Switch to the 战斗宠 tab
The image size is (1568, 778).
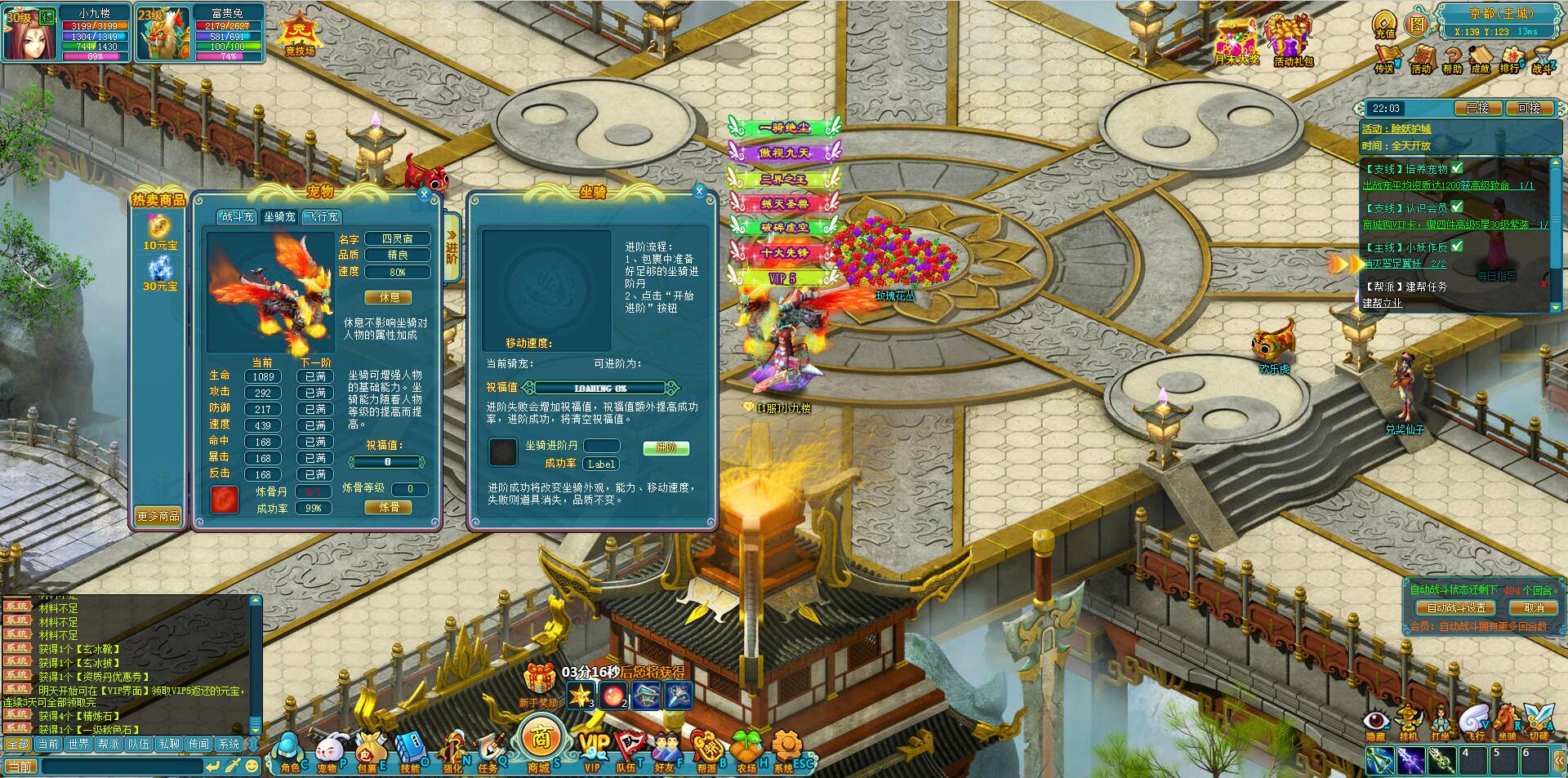click(238, 216)
